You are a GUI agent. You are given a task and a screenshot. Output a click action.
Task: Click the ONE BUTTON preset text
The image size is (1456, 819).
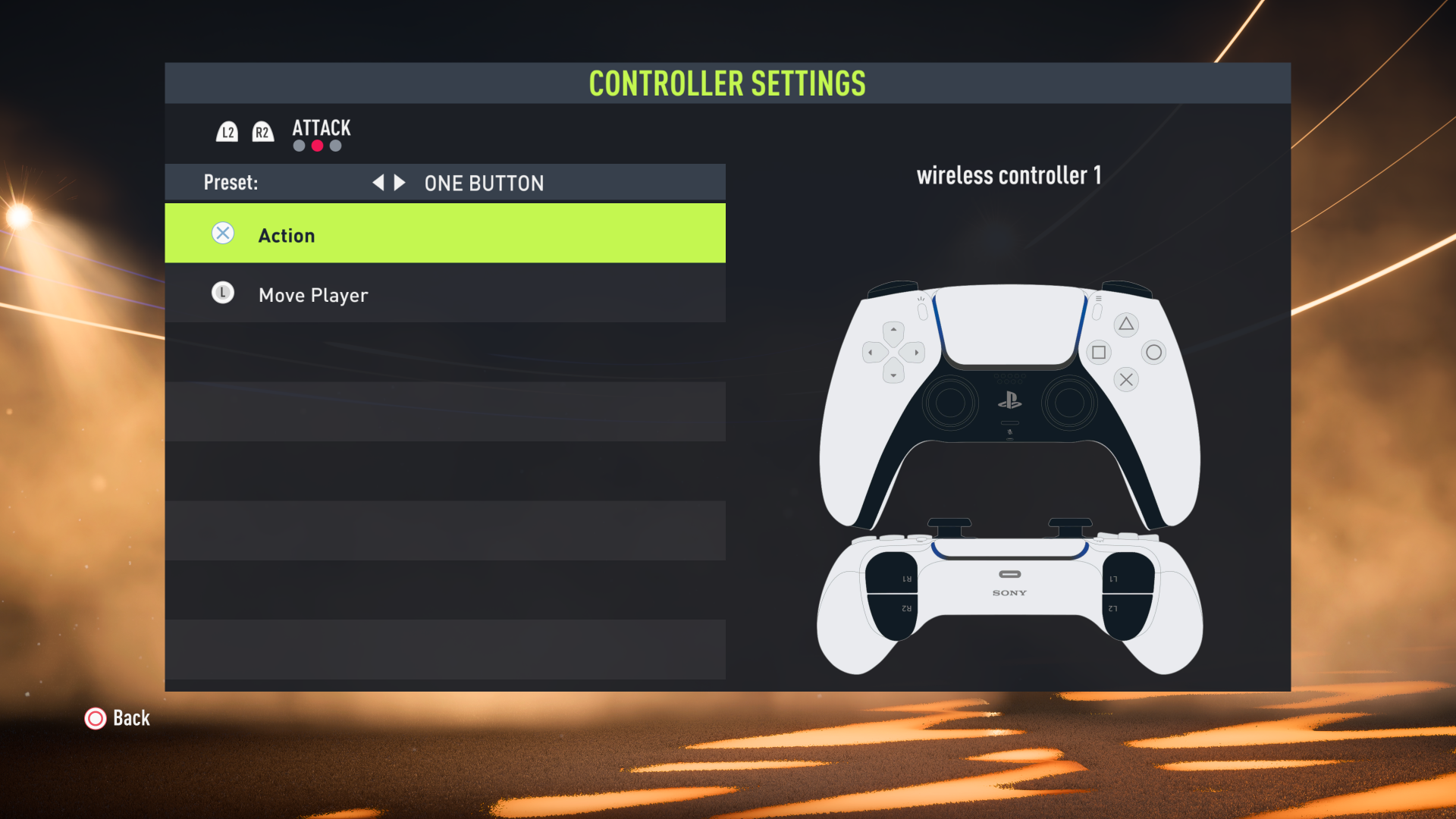[483, 183]
